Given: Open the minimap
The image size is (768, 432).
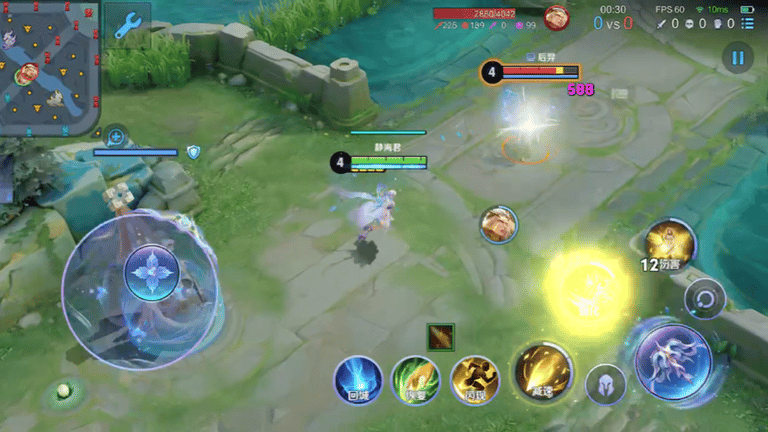Looking at the screenshot, I should 50,66.
